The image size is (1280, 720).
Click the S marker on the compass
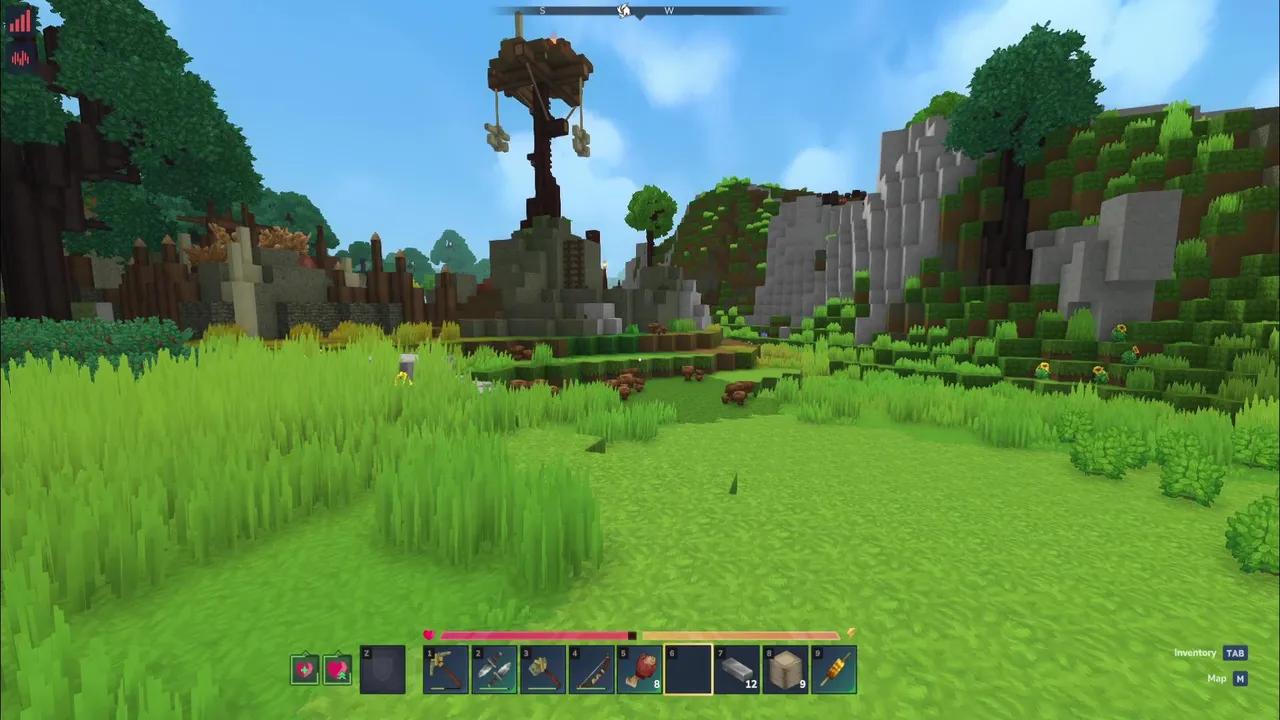(541, 10)
